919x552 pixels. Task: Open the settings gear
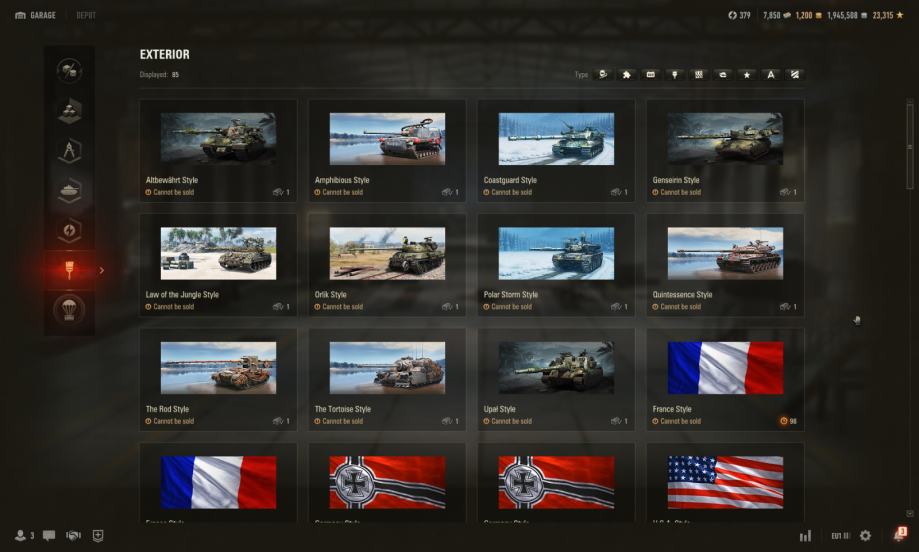click(865, 536)
